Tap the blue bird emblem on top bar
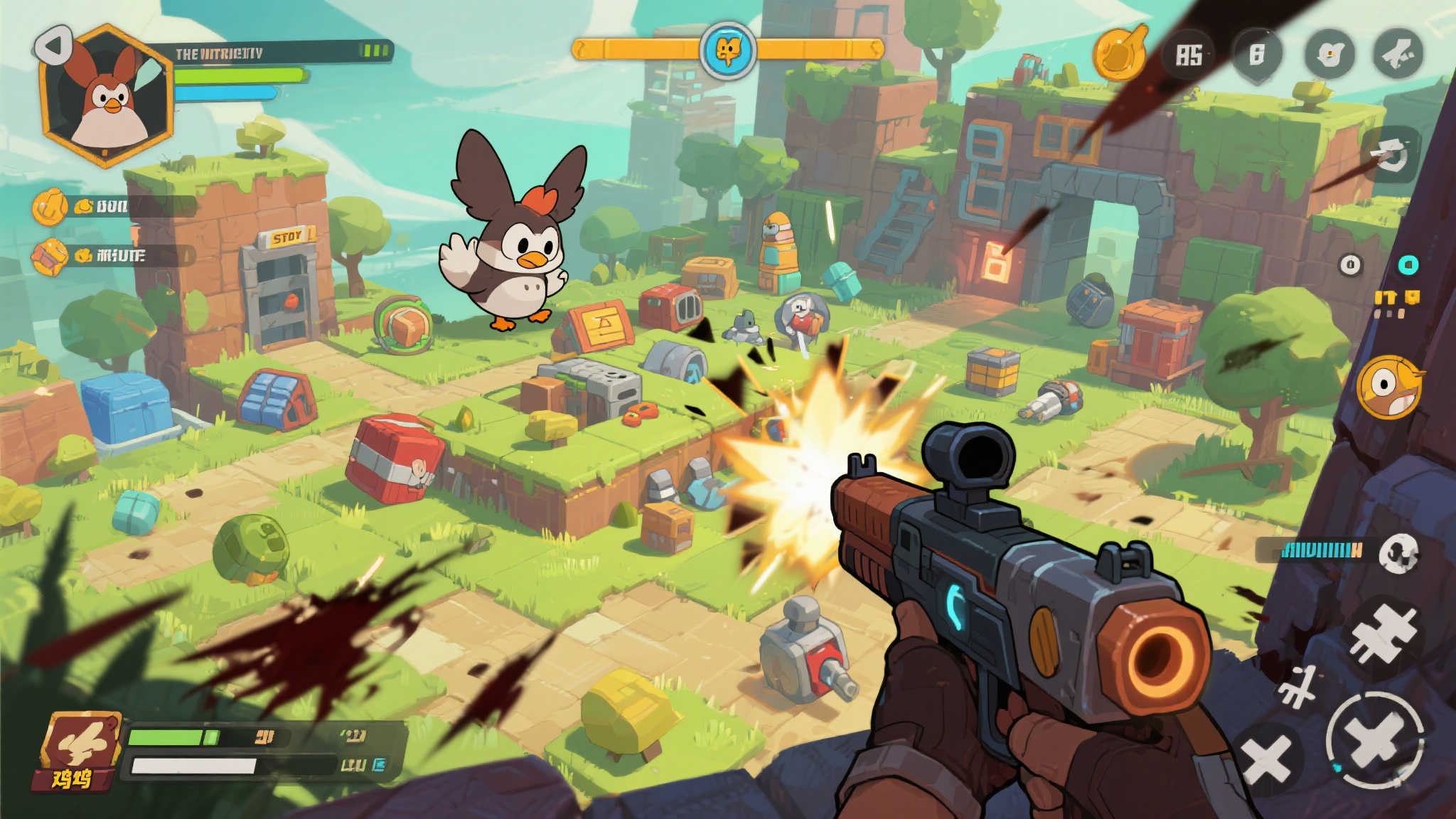Viewport: 1456px width, 819px height. click(x=727, y=50)
